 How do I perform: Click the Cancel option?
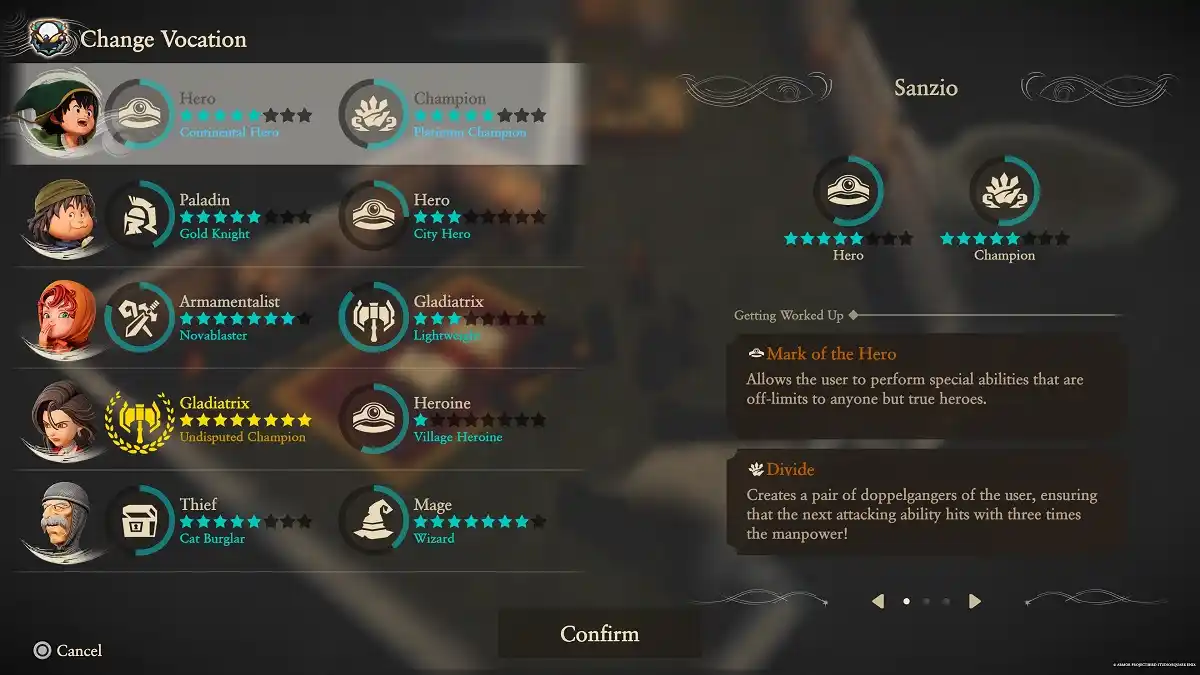(68, 651)
